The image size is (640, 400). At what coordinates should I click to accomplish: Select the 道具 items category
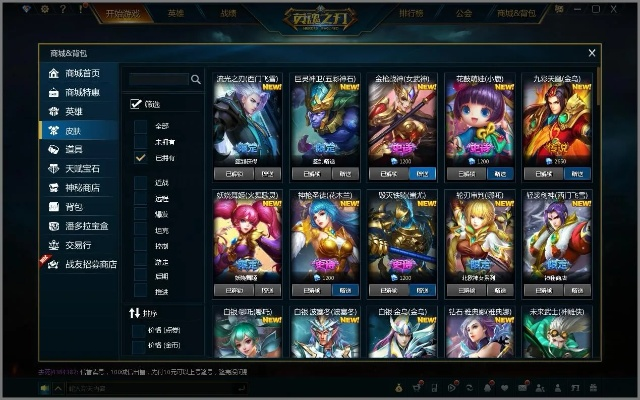click(73, 149)
